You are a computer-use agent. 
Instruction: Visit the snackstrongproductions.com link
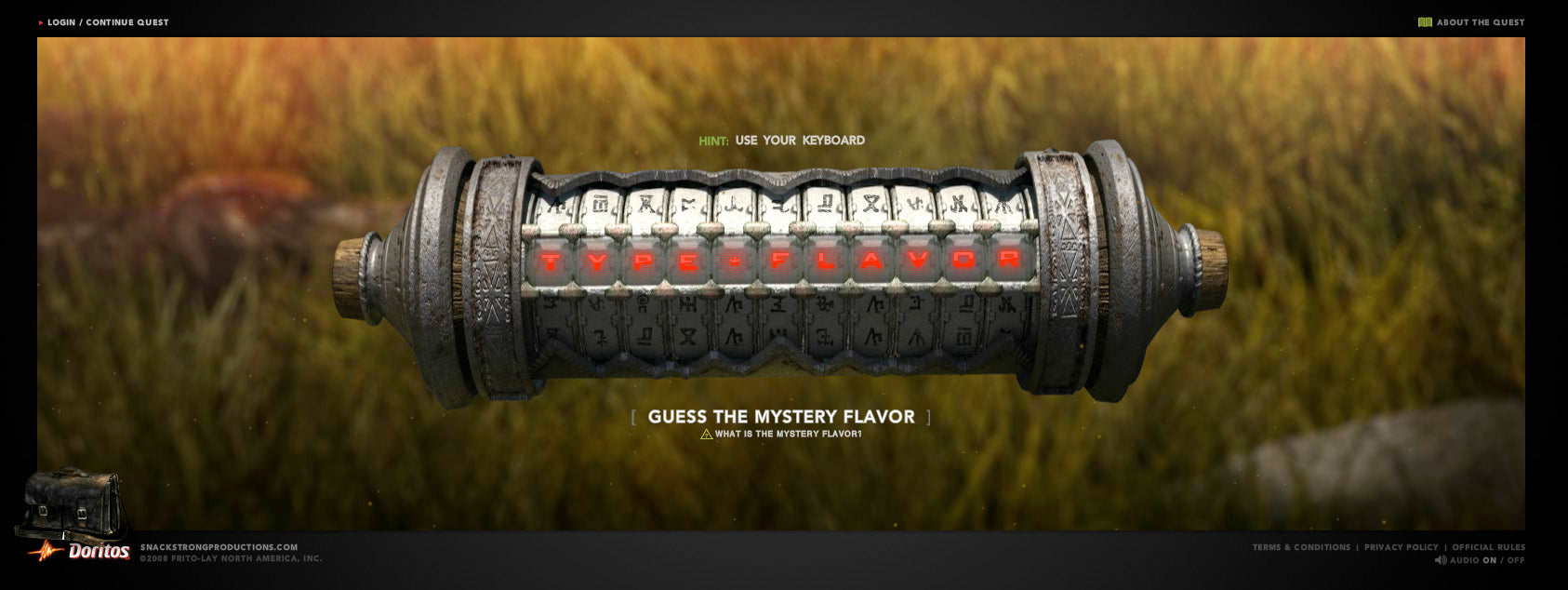coord(219,547)
